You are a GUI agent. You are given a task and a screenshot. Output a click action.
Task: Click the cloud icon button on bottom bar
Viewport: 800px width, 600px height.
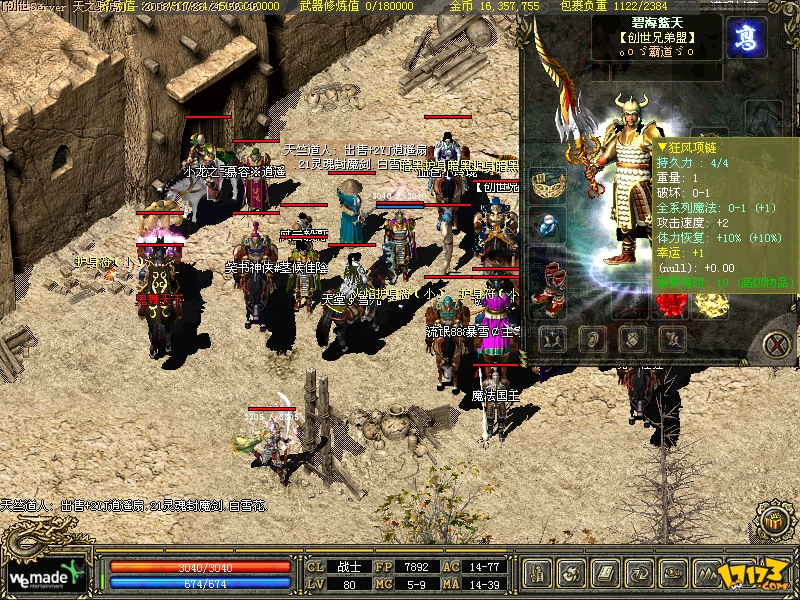(673, 574)
